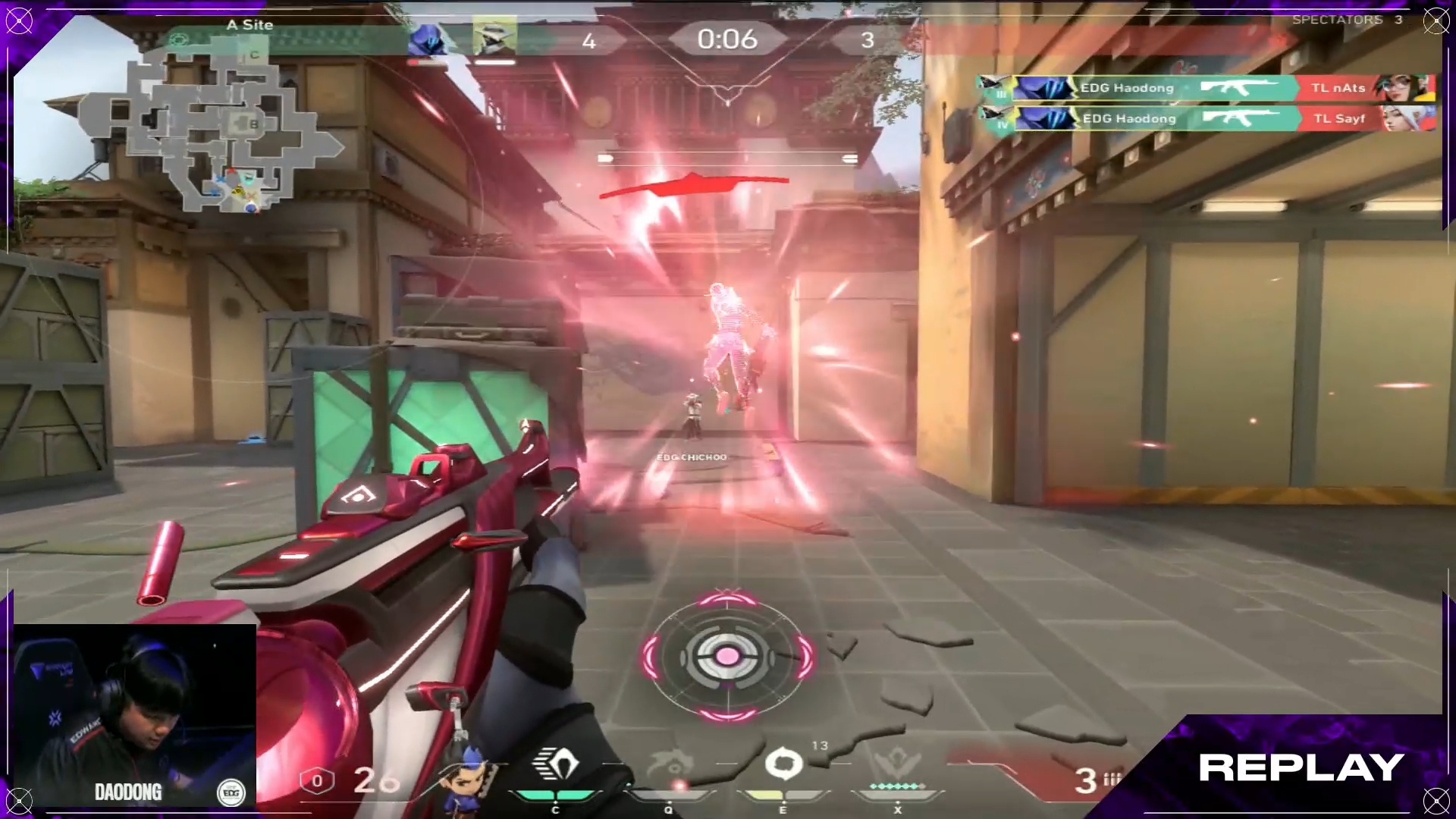Activate the Fakeout ability on C
1456x819 pixels.
click(556, 766)
